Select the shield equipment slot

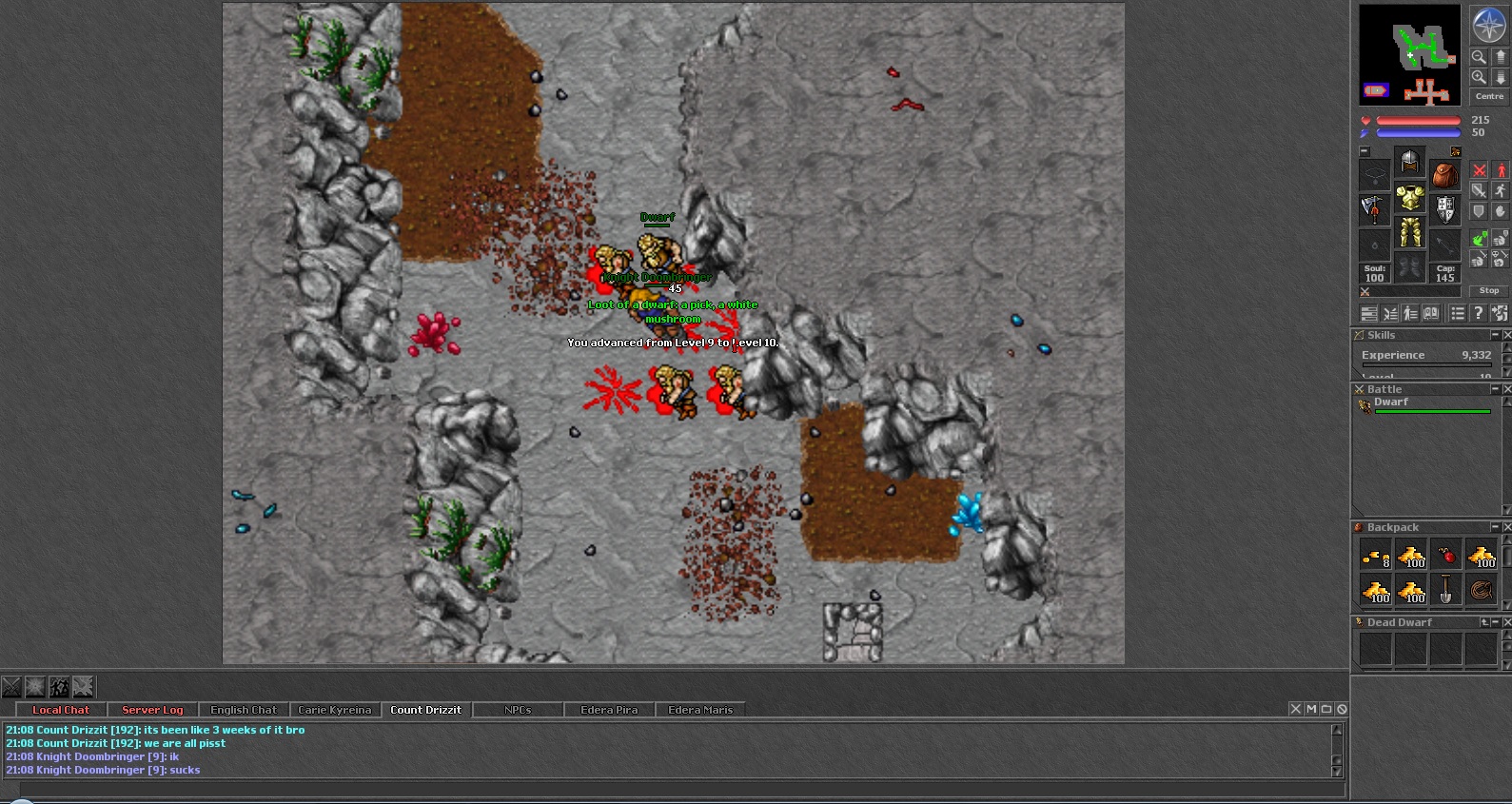[x=1444, y=209]
